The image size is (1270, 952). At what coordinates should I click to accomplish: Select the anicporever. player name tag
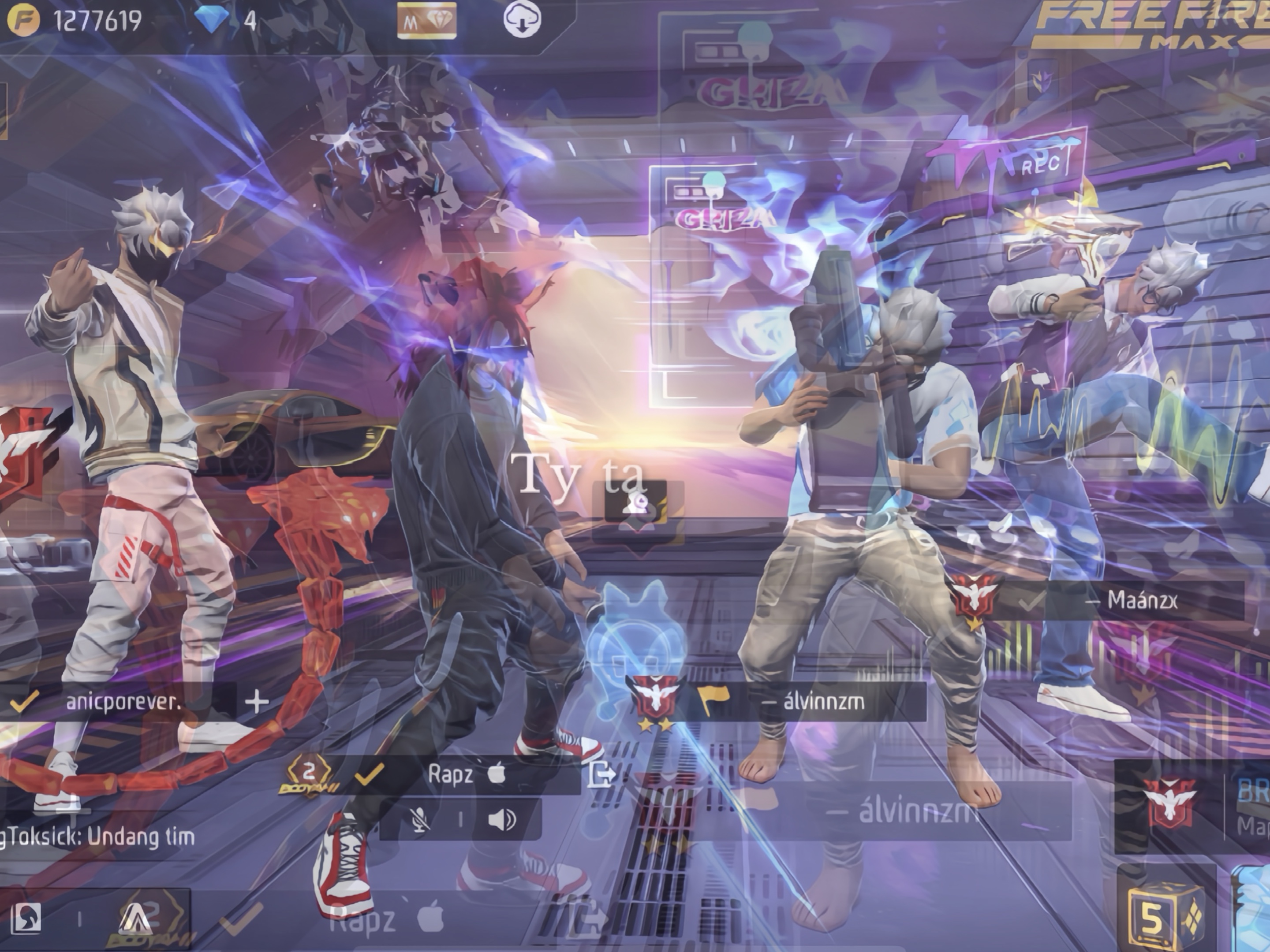click(123, 702)
